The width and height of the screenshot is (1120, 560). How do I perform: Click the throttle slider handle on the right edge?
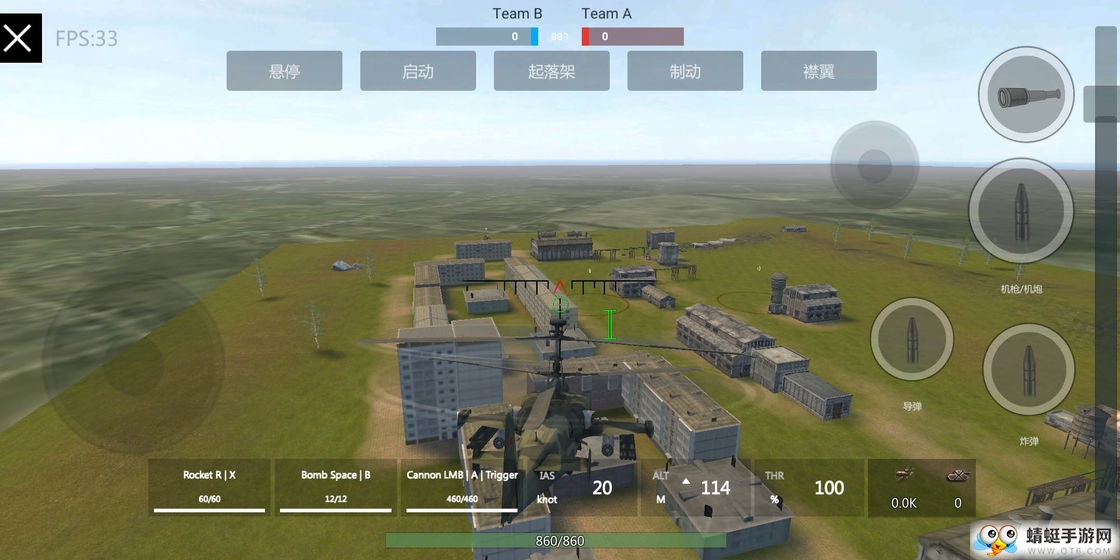[x=1101, y=104]
